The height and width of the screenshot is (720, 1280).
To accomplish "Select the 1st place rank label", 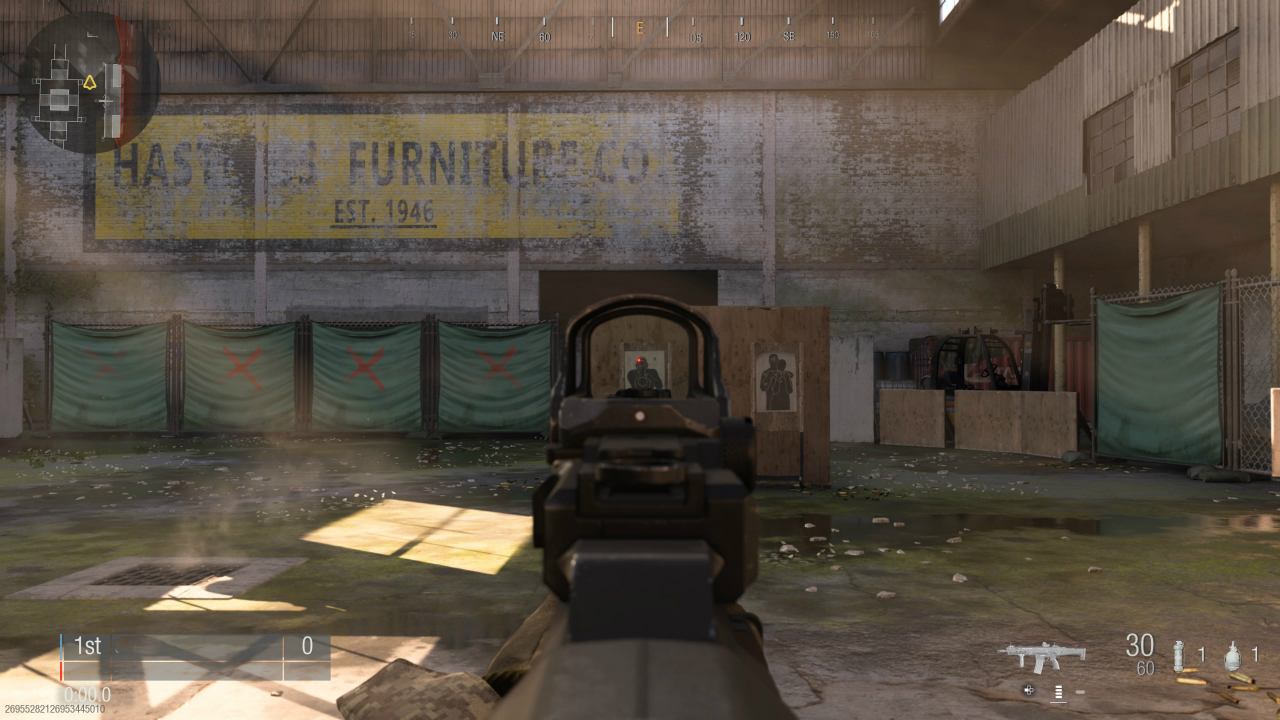I will [88, 647].
